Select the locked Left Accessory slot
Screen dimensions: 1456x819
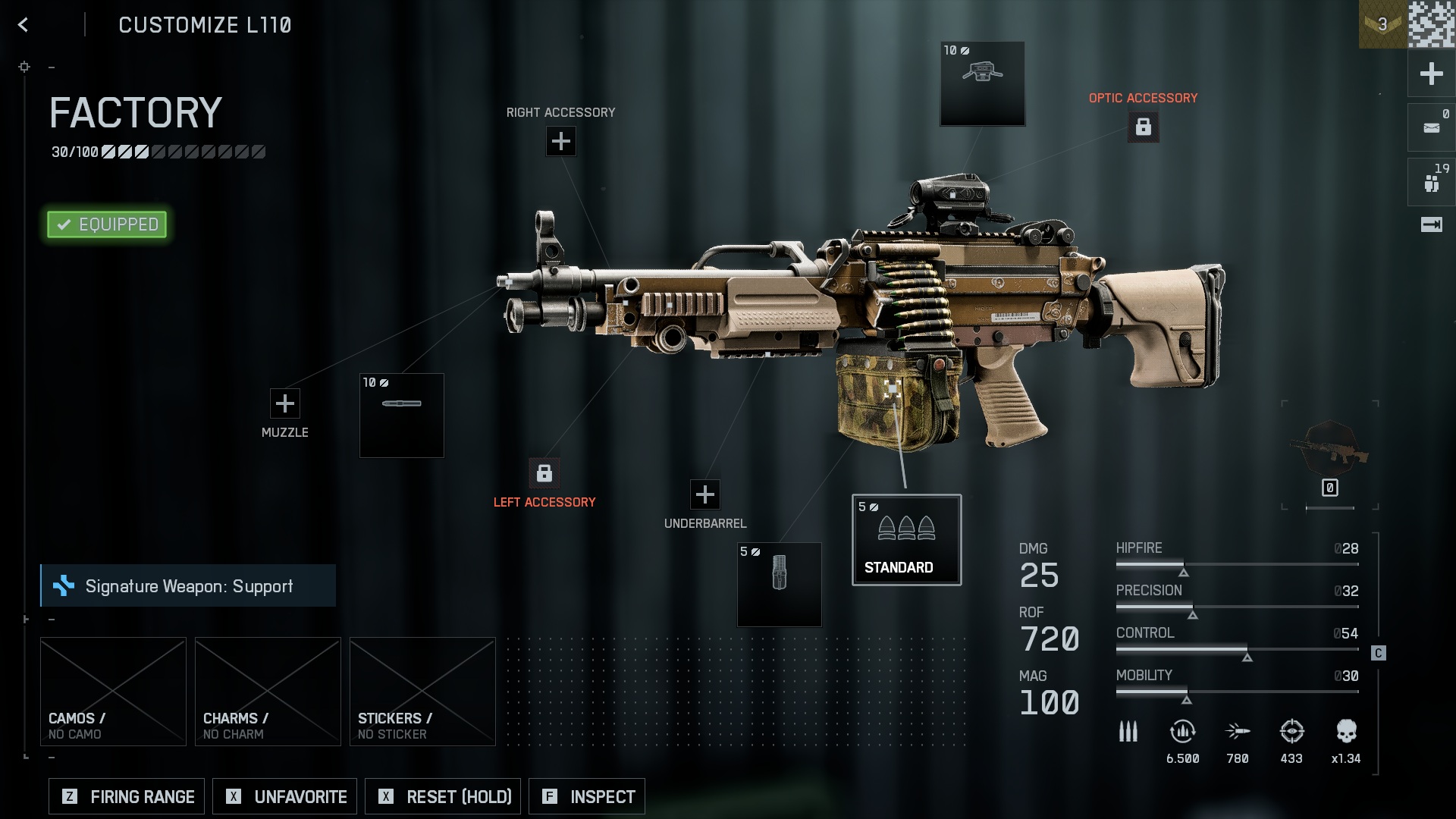(x=544, y=474)
